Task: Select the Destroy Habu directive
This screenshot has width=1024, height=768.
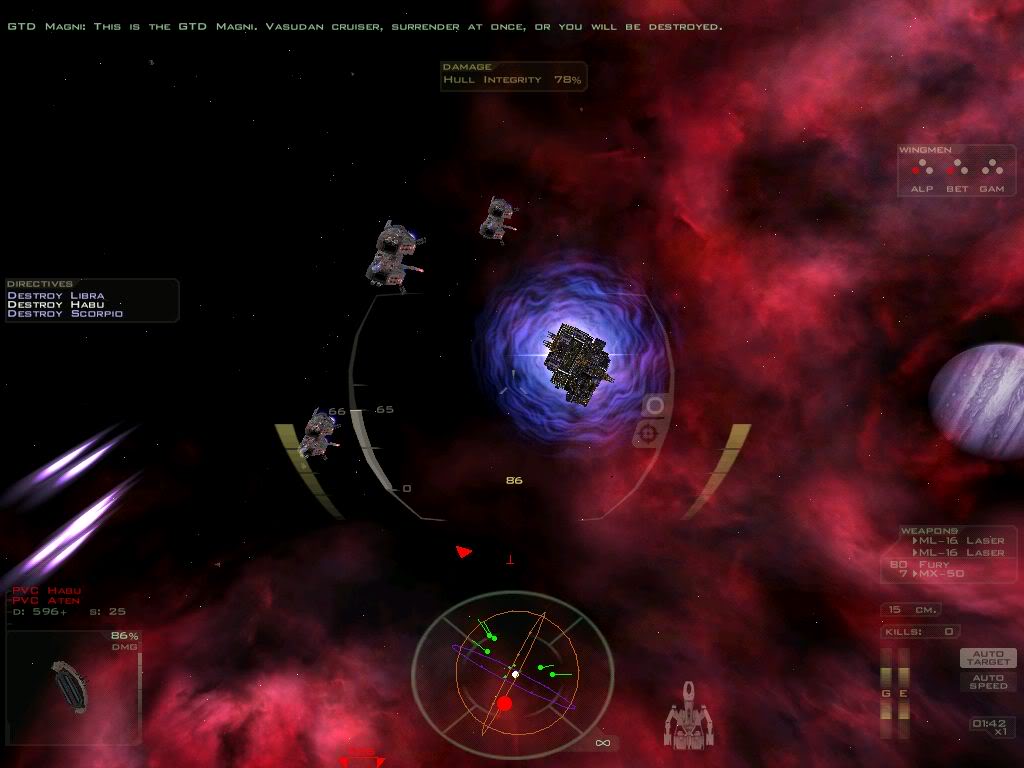Action: click(54, 305)
